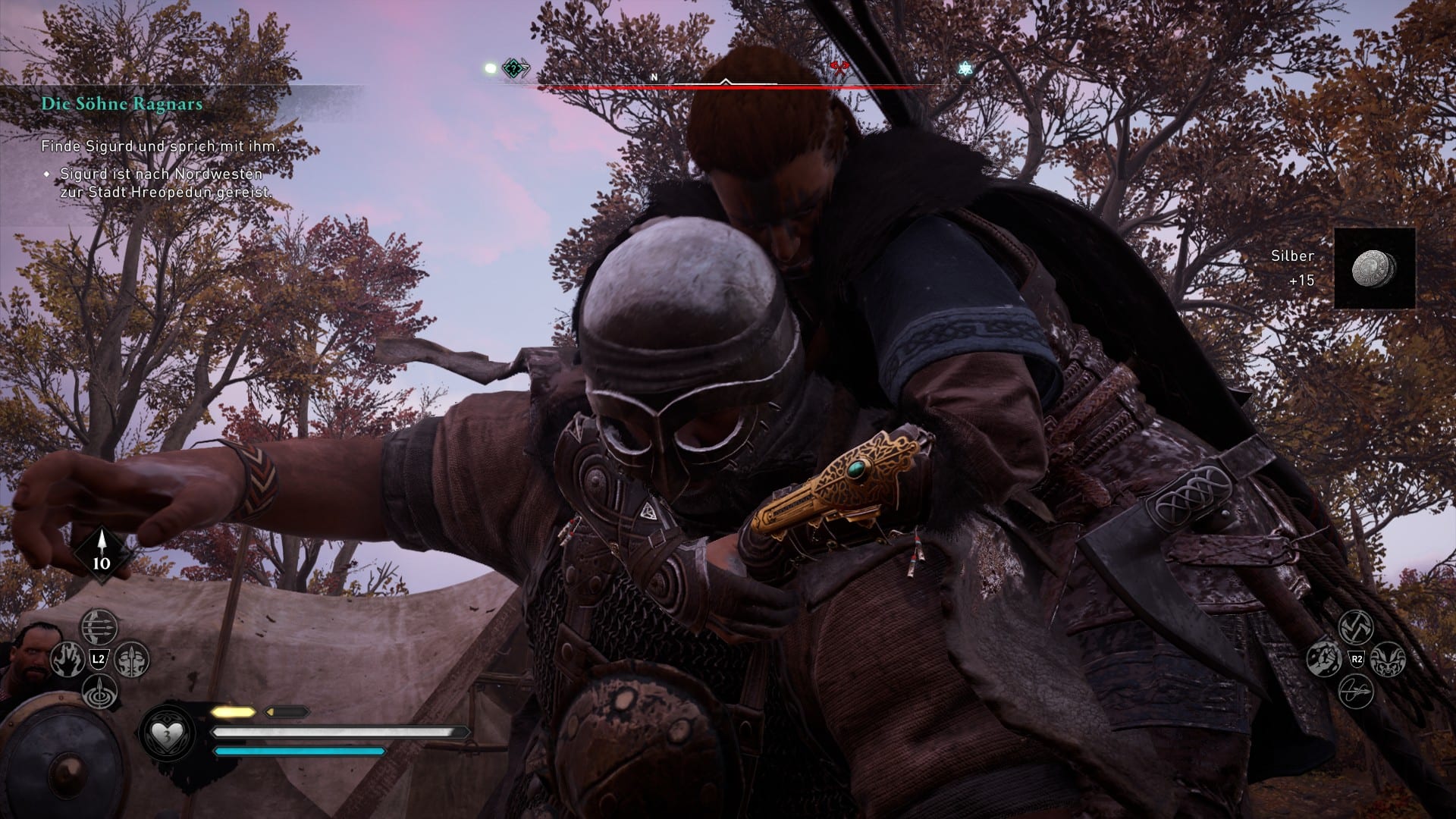This screenshot has height=819, width=1456.
Task: Click the Silber coin loot notification
Action: coord(1374,268)
